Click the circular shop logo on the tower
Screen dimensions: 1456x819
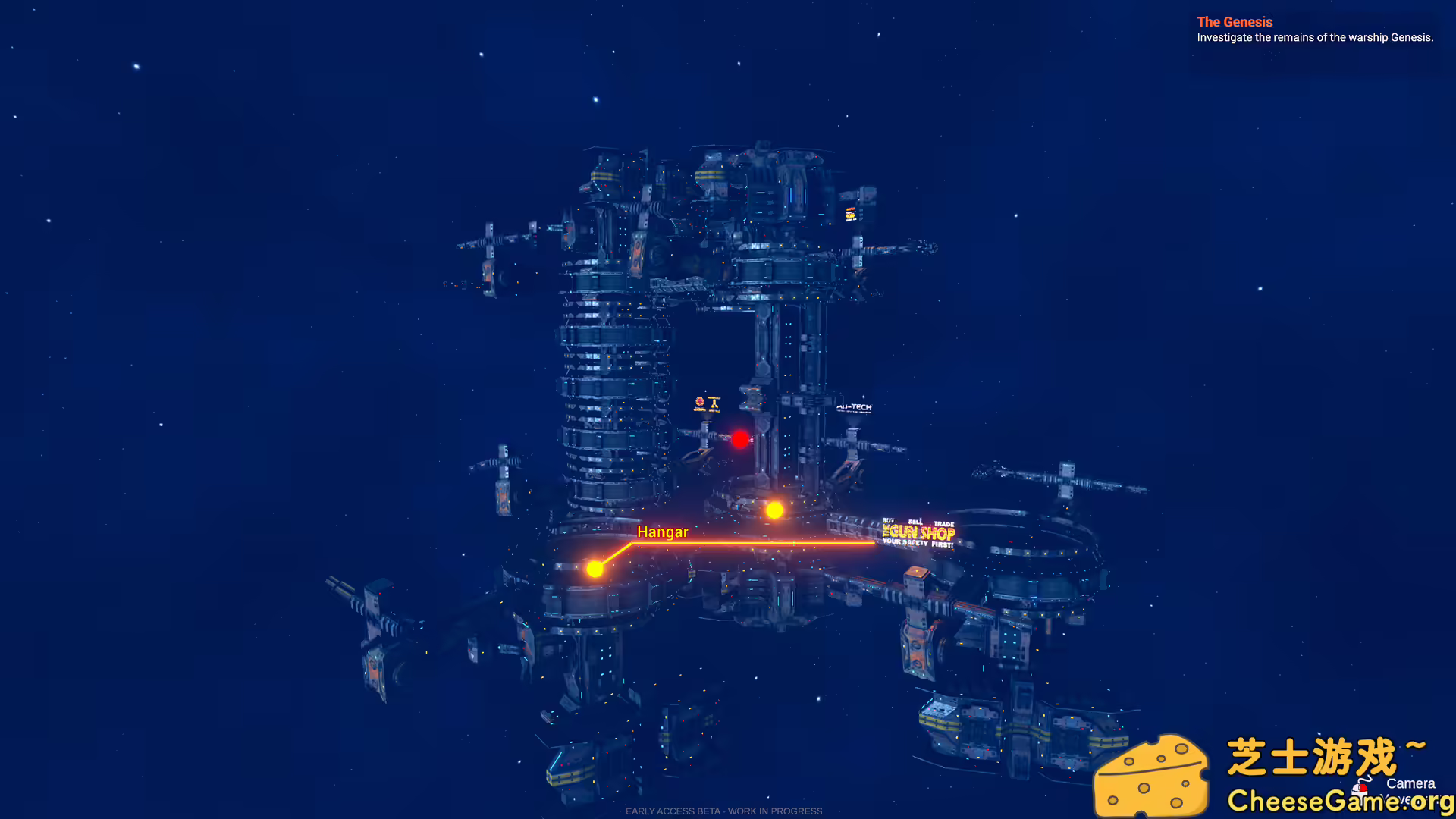click(698, 402)
